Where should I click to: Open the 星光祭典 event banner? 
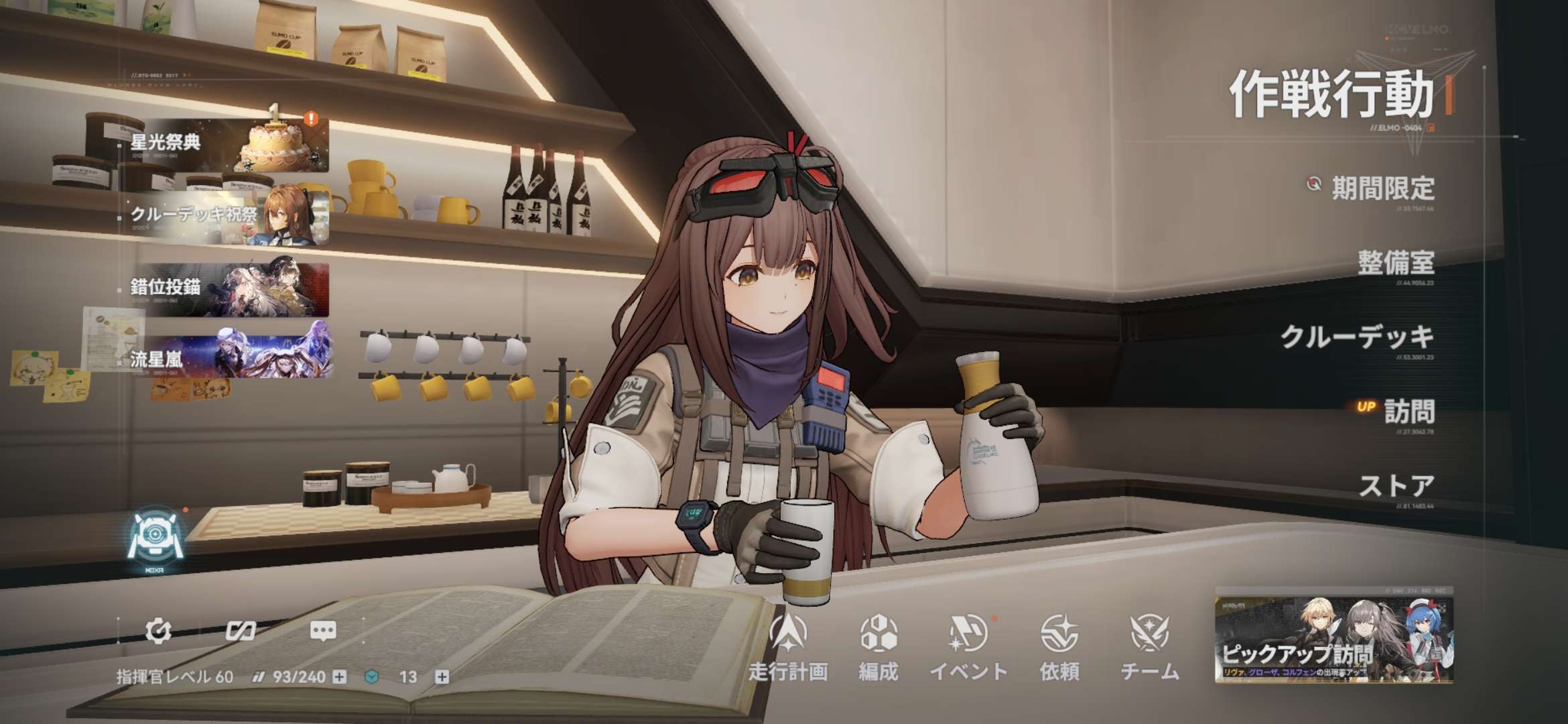coord(224,143)
